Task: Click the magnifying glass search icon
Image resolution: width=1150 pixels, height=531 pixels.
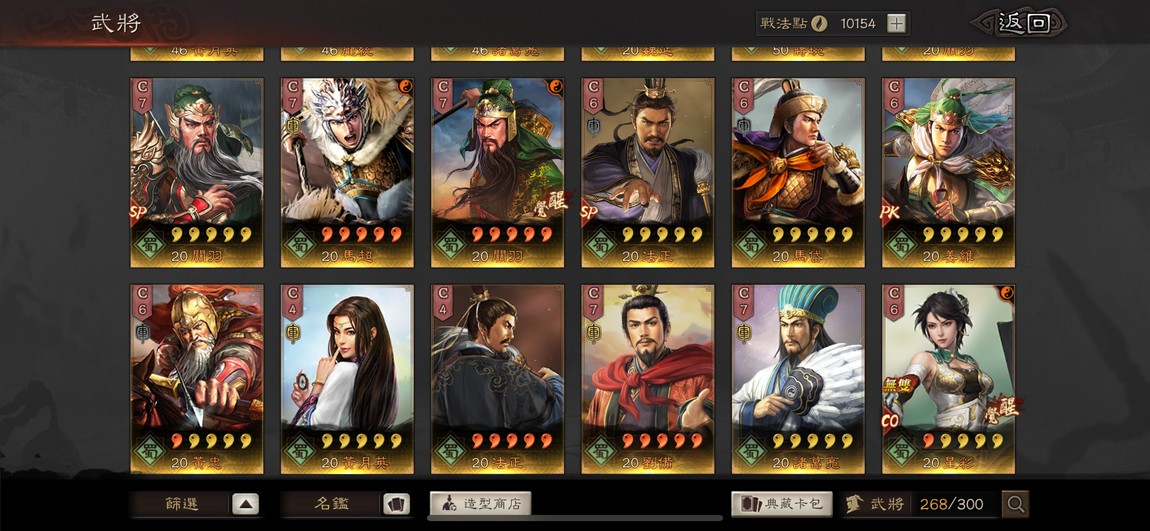Action: pyautogui.click(x=1015, y=504)
